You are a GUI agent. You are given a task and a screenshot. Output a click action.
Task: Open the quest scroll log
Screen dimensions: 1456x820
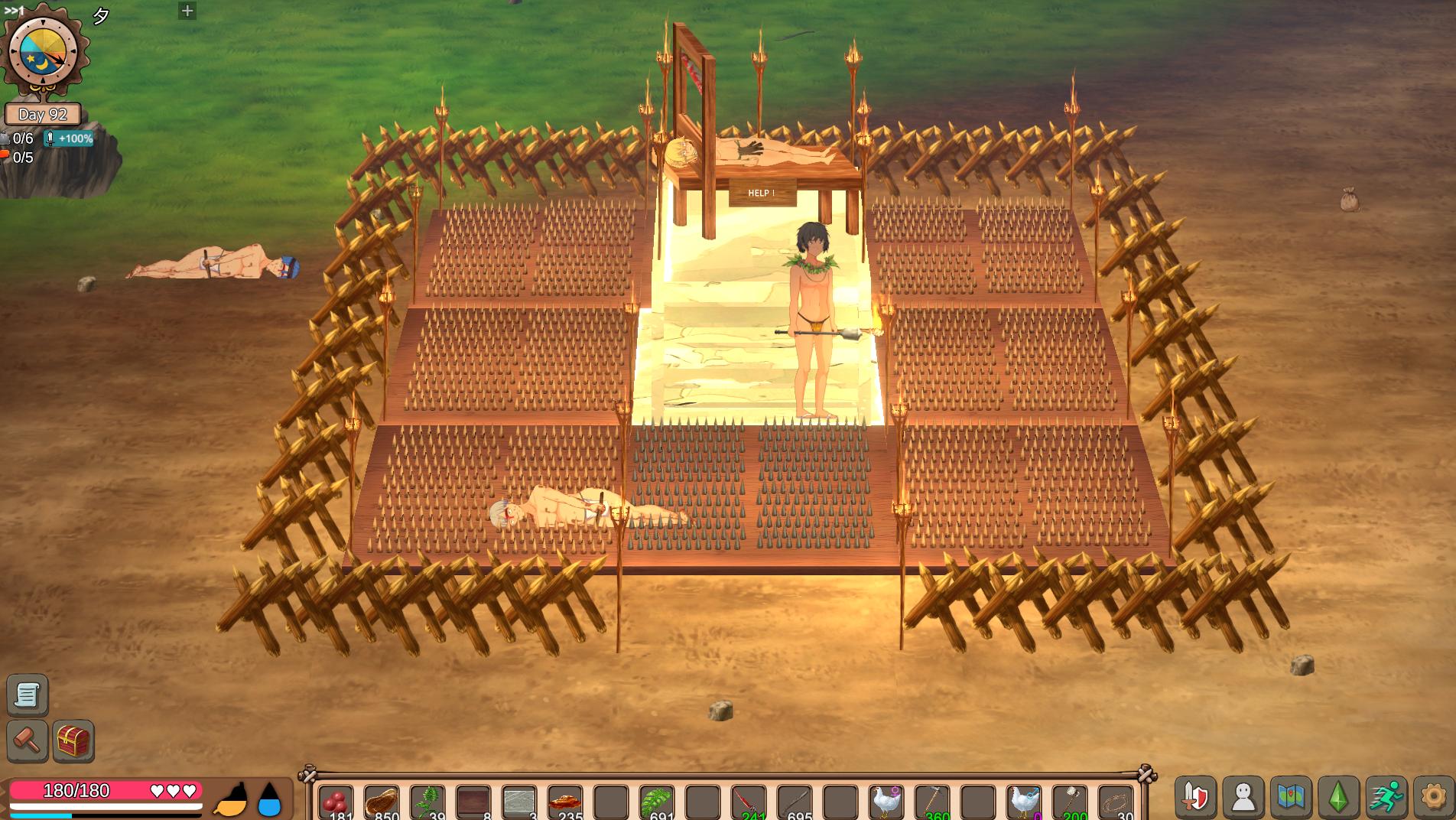tap(28, 695)
